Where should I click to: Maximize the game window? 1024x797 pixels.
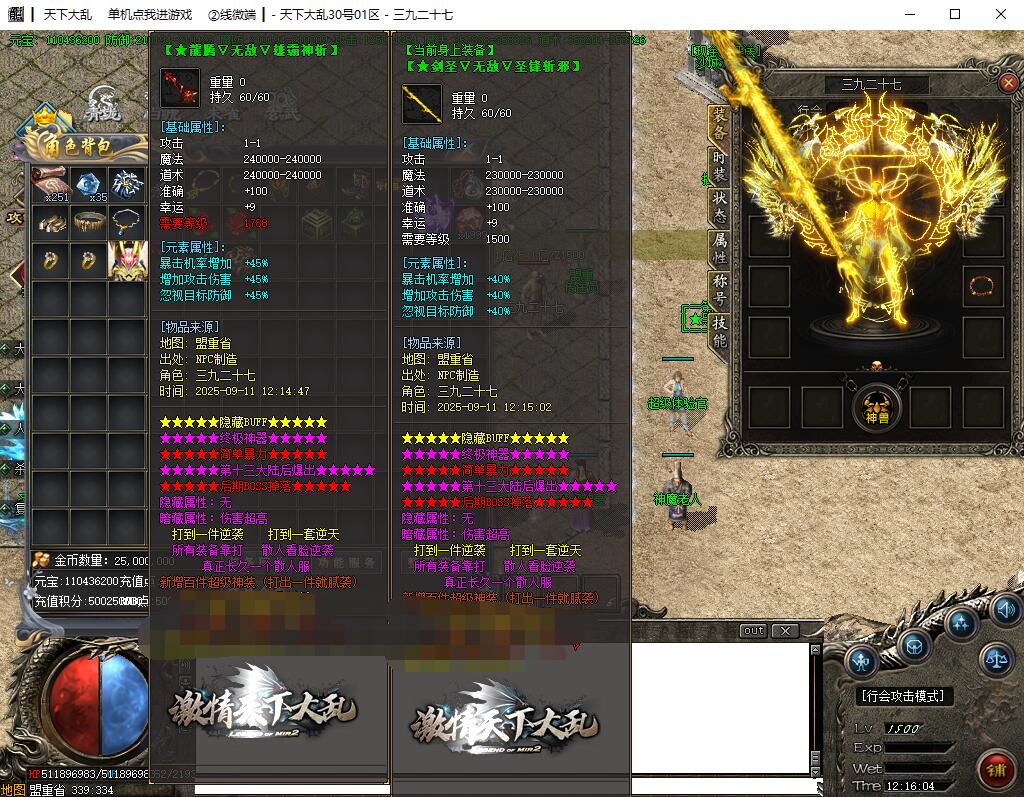pyautogui.click(x=954, y=14)
